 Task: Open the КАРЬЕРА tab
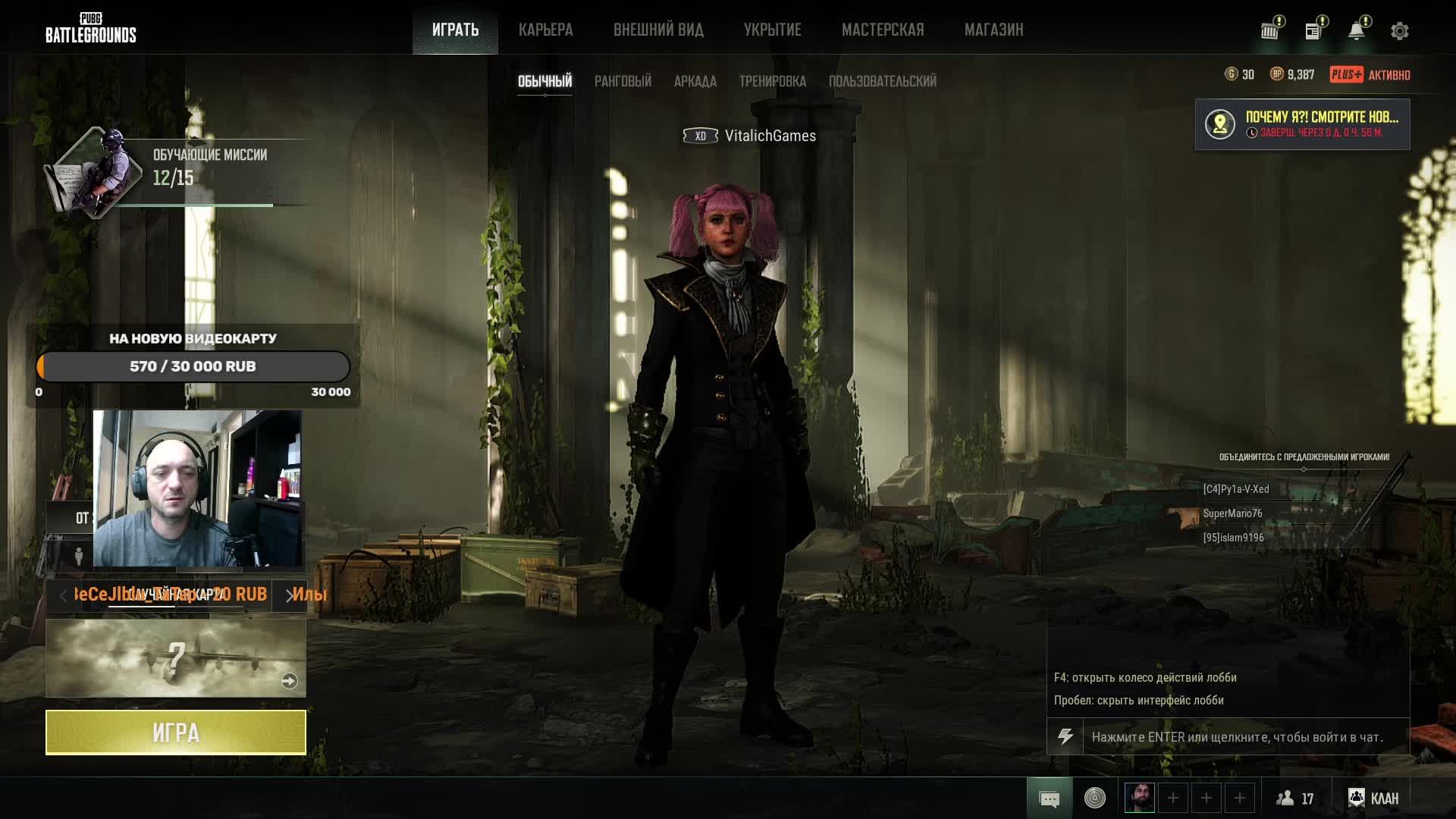click(545, 30)
